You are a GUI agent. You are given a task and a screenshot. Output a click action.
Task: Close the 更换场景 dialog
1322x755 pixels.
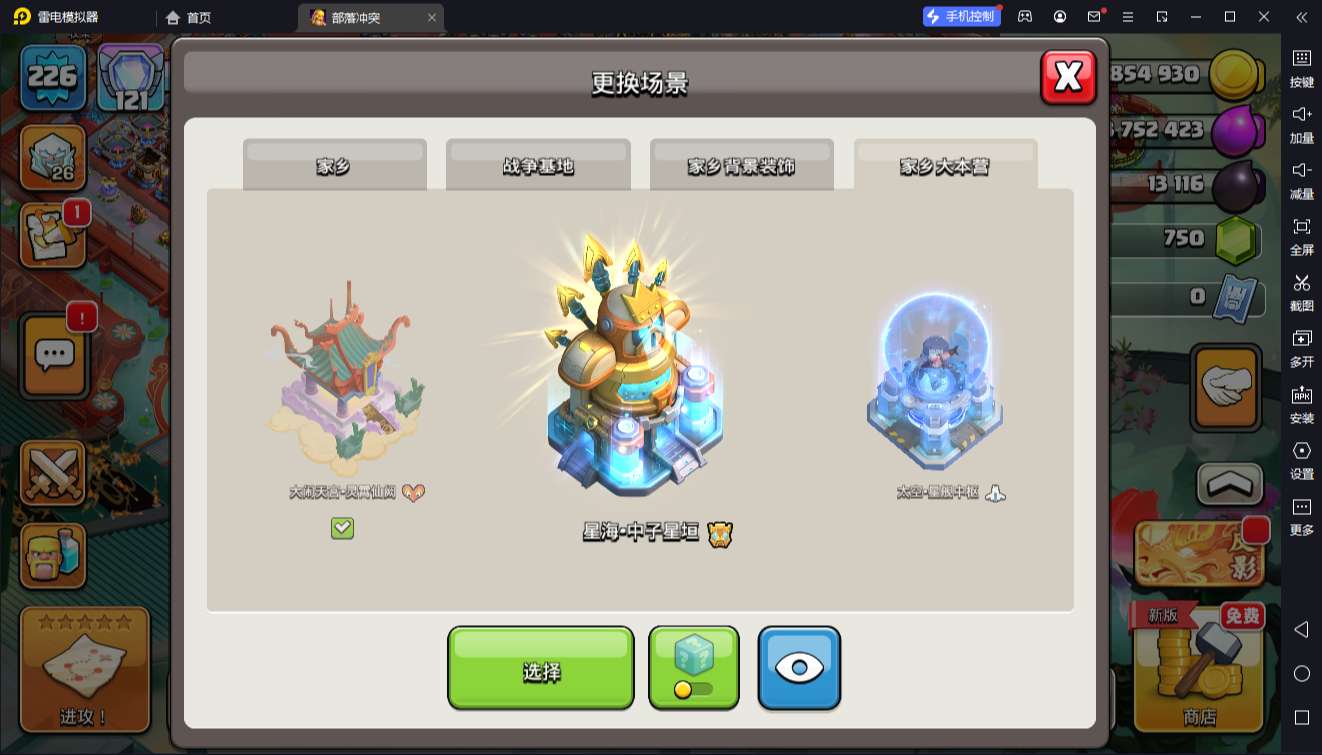tap(1068, 77)
